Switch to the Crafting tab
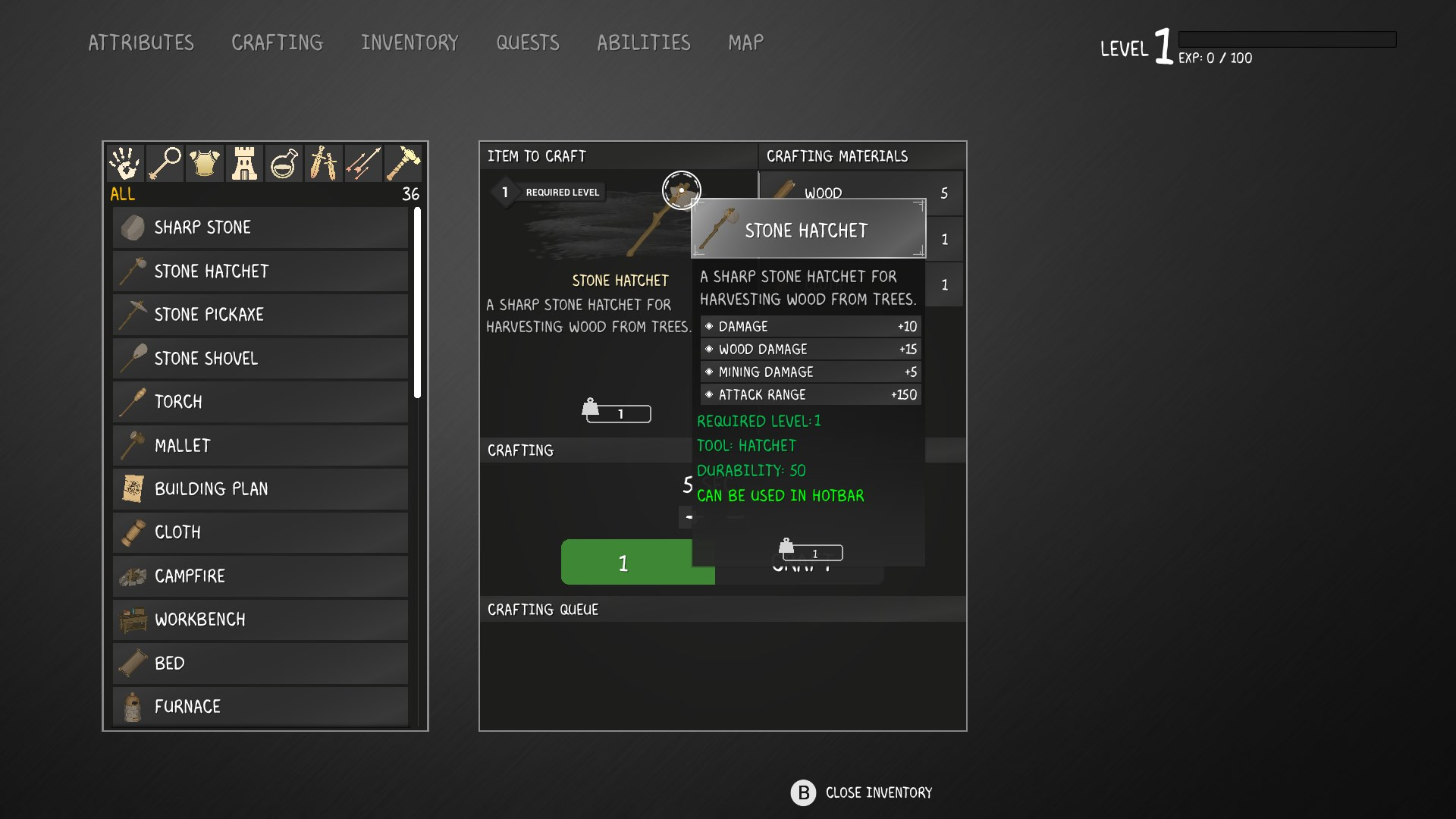 [x=277, y=42]
